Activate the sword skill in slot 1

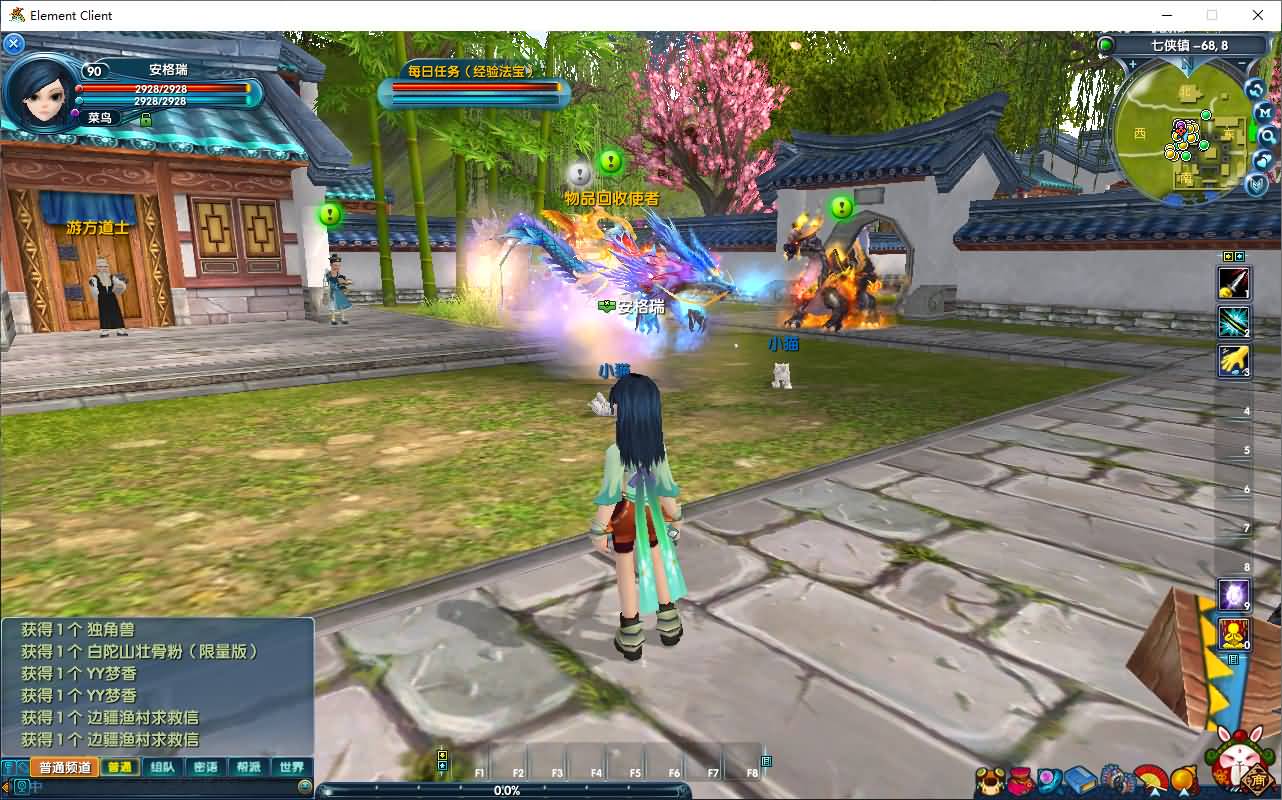1233,284
